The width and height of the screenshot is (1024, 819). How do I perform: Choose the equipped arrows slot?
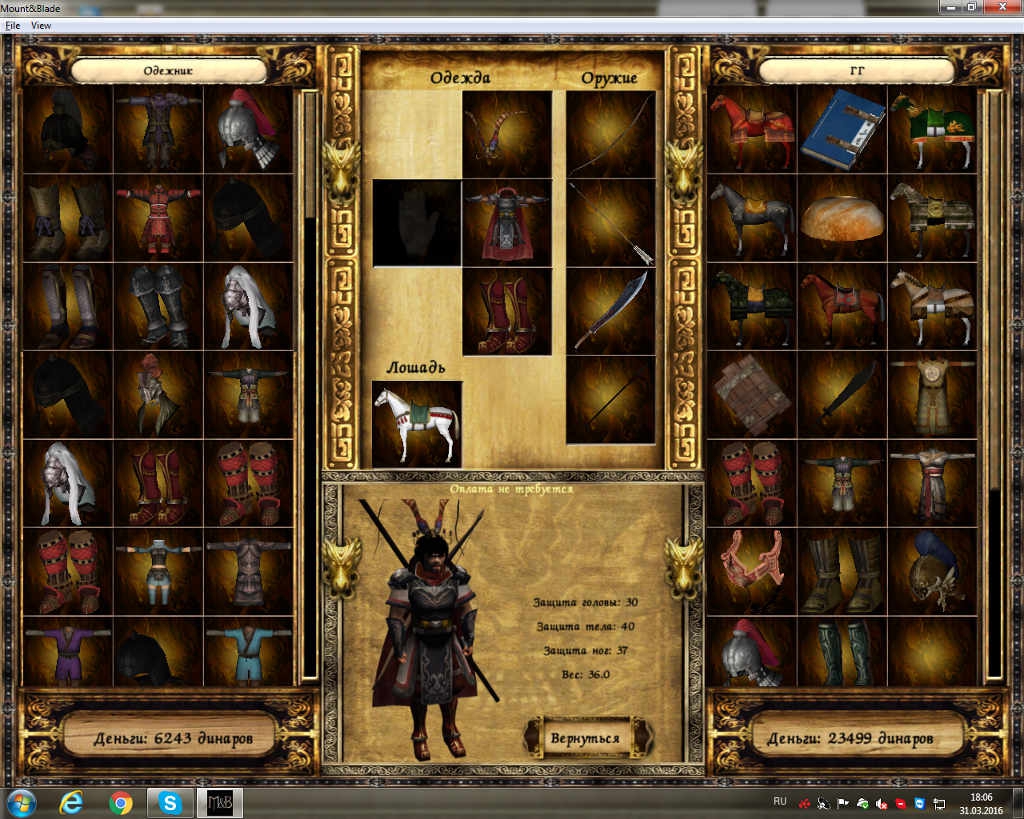coord(611,223)
